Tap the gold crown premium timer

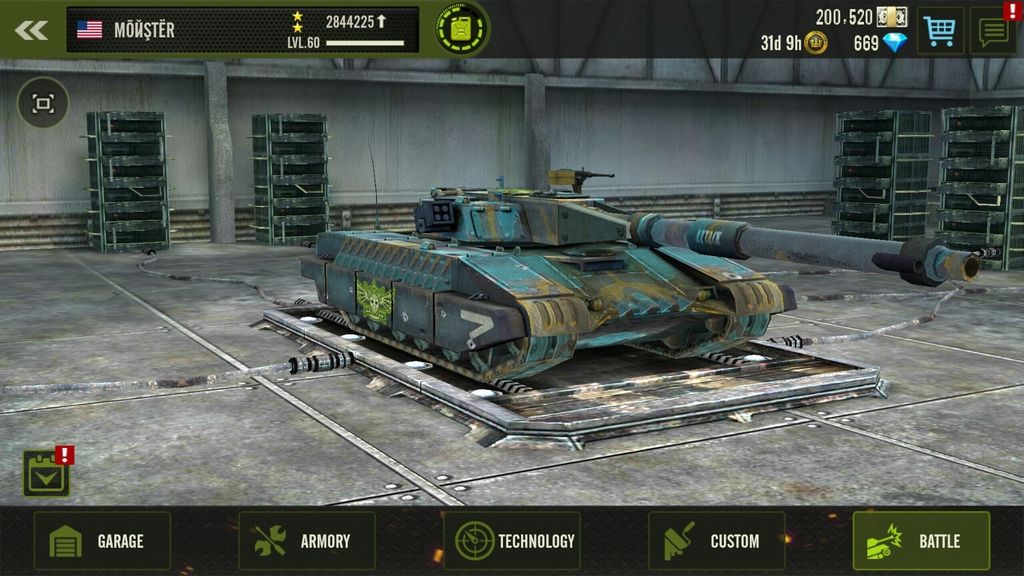click(x=795, y=43)
